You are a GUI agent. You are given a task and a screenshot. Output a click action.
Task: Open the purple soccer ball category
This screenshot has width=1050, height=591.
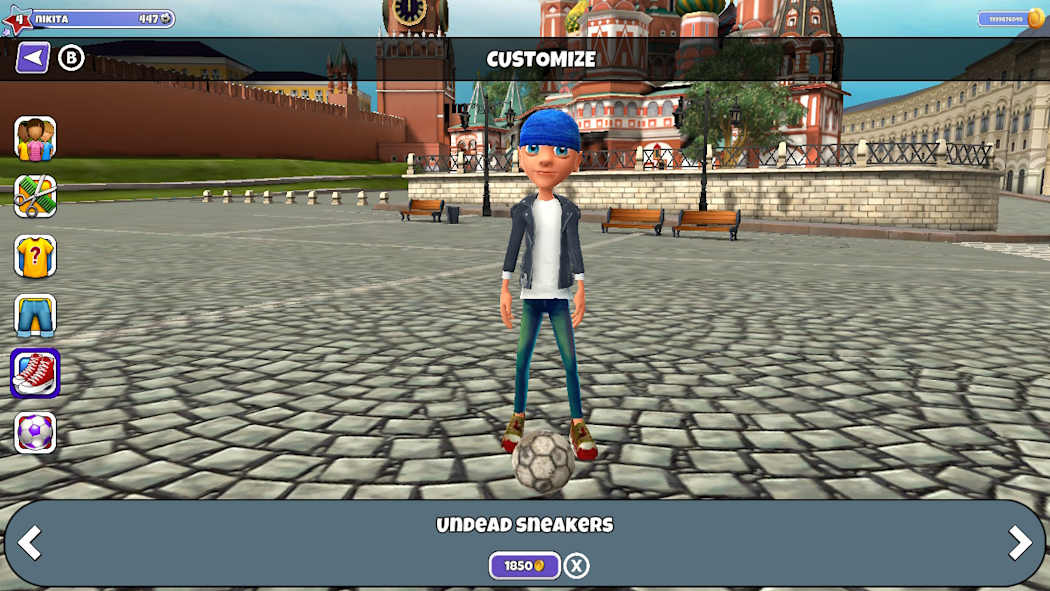(35, 432)
